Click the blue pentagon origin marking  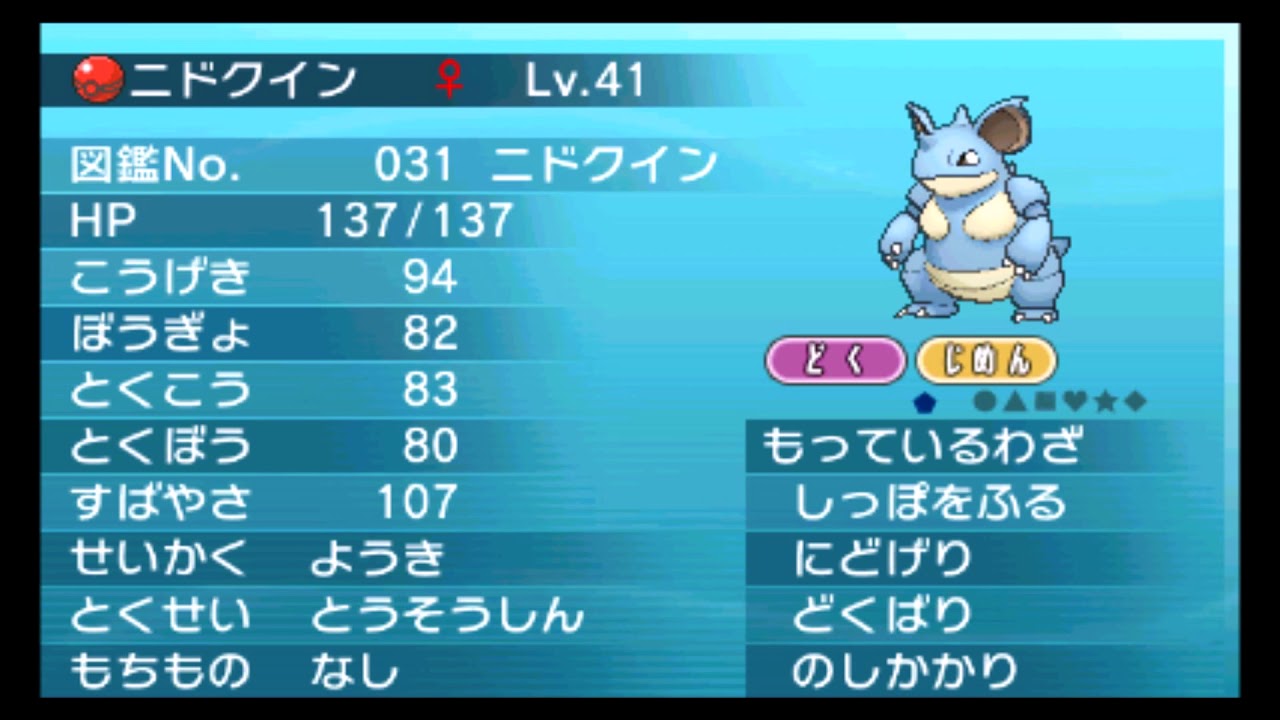(924, 402)
